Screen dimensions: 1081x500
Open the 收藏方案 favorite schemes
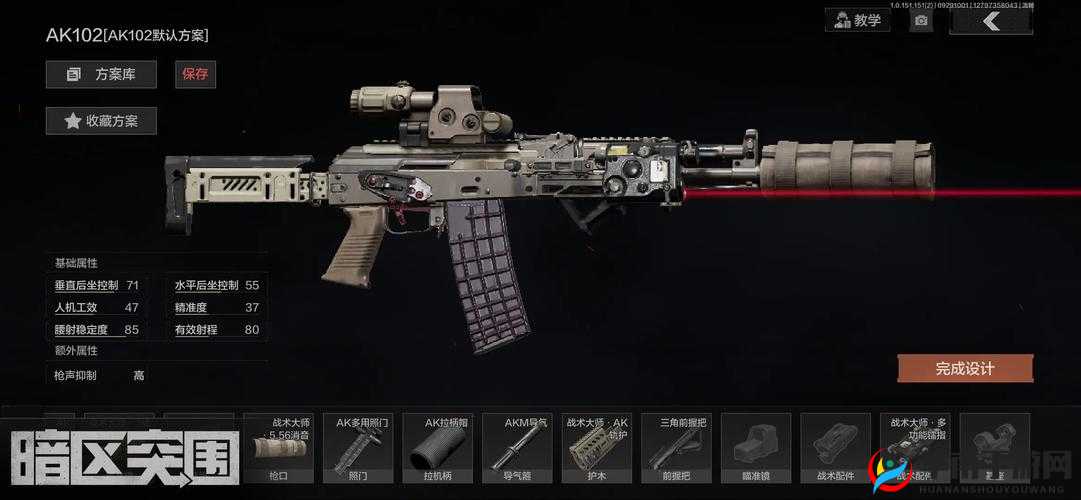pos(101,121)
